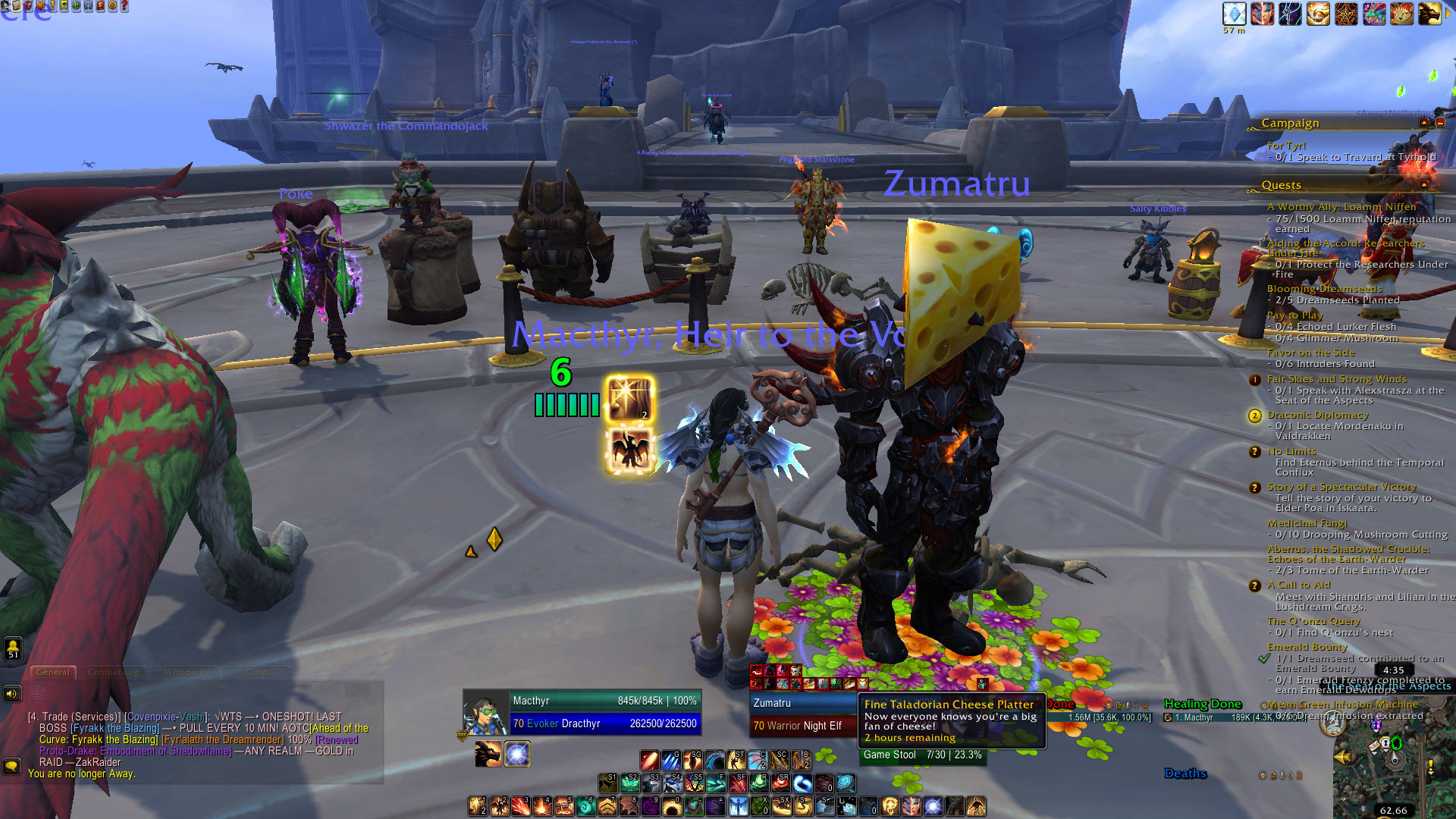The width and height of the screenshot is (1456, 819).
Task: Select the Draconic Diplomacy quest entry
Action: 1317,415
